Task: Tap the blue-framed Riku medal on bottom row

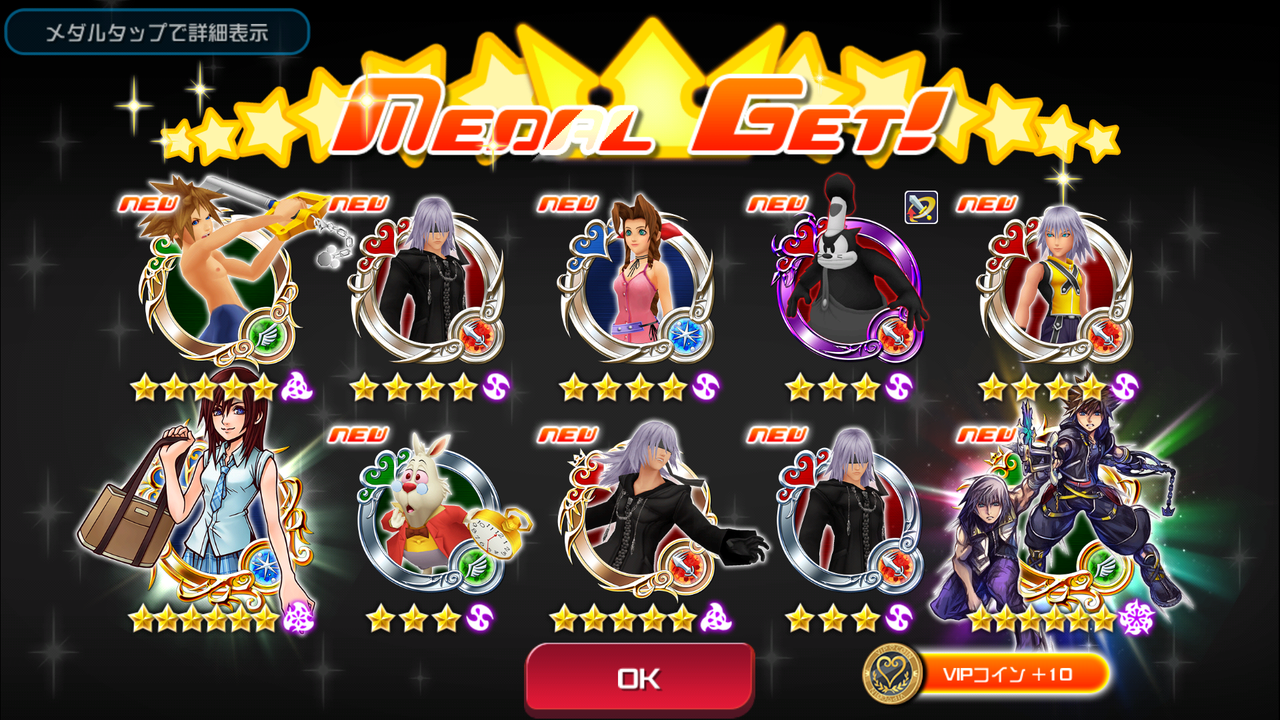Action: pyautogui.click(x=845, y=520)
